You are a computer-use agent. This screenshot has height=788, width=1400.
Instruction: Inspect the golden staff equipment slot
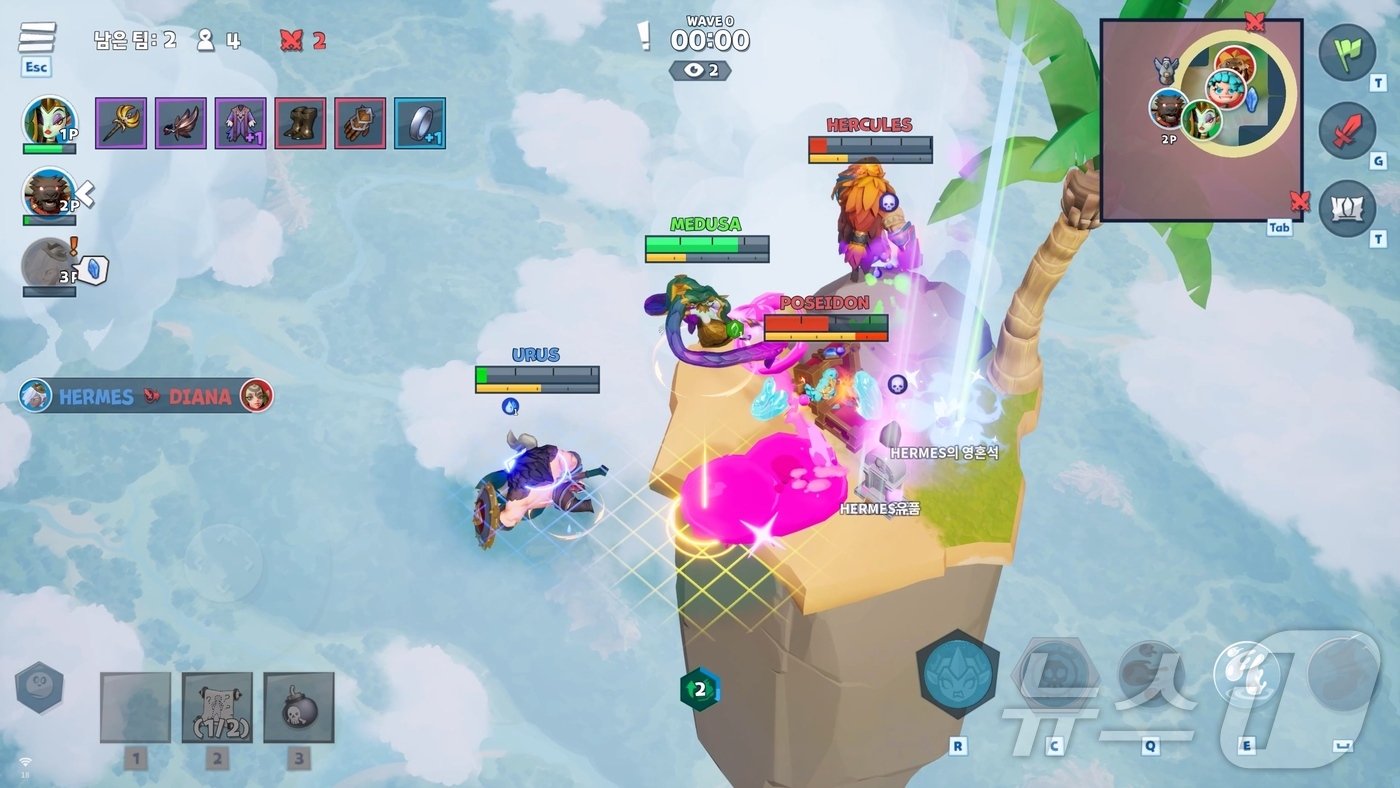121,123
